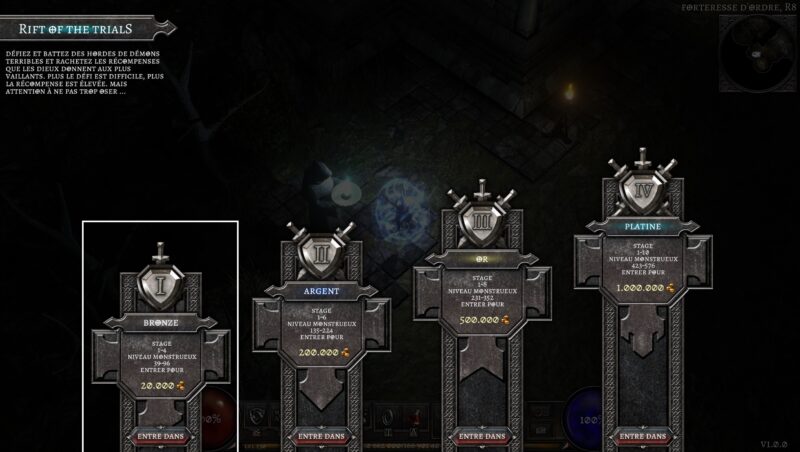The image size is (800, 452).
Task: Pick the Or tier III shield emblem
Action: pos(481,222)
